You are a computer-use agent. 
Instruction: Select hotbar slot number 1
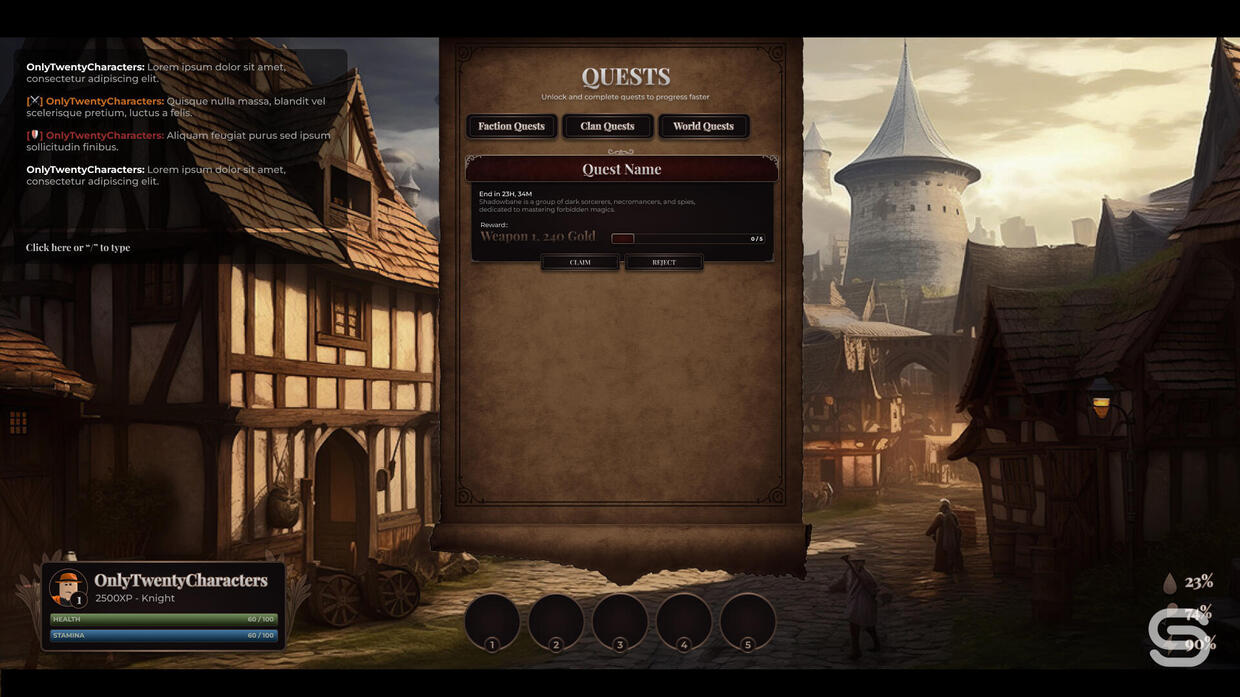[x=492, y=621]
